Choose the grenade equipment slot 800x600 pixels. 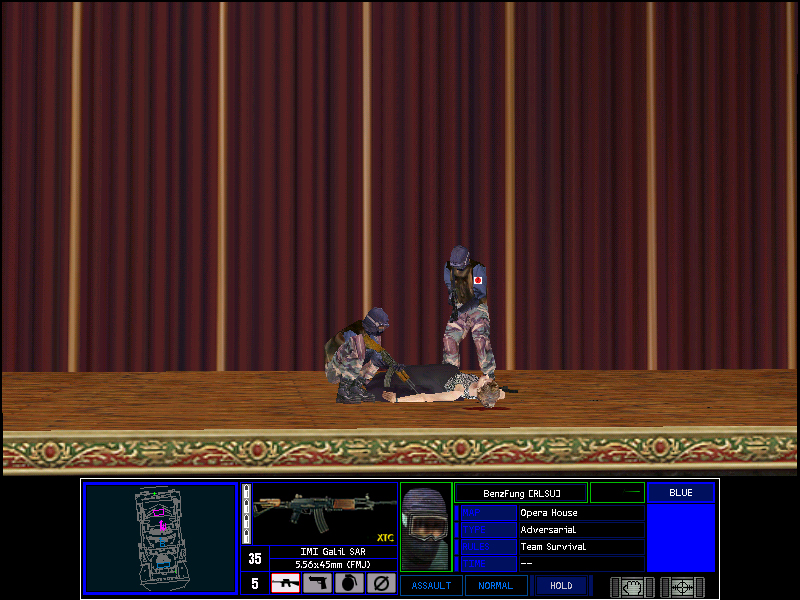[349, 583]
